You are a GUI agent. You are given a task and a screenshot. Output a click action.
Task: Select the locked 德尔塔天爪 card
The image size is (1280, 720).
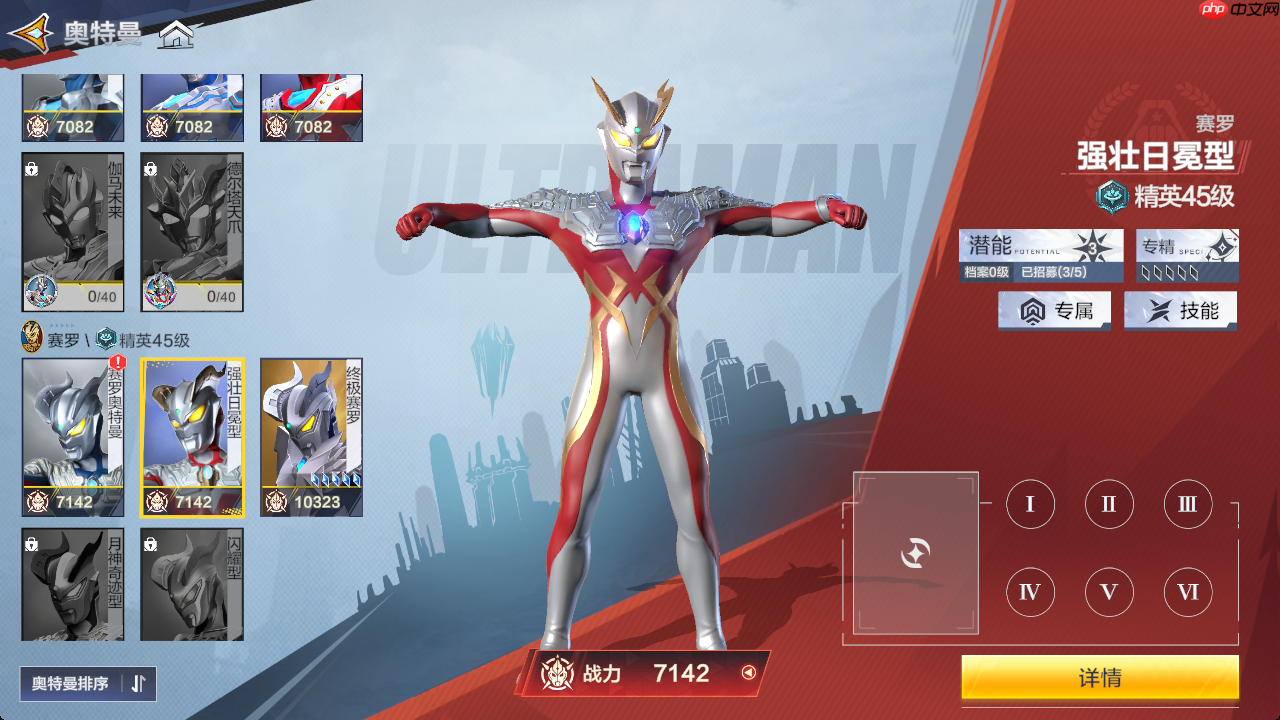pyautogui.click(x=192, y=232)
